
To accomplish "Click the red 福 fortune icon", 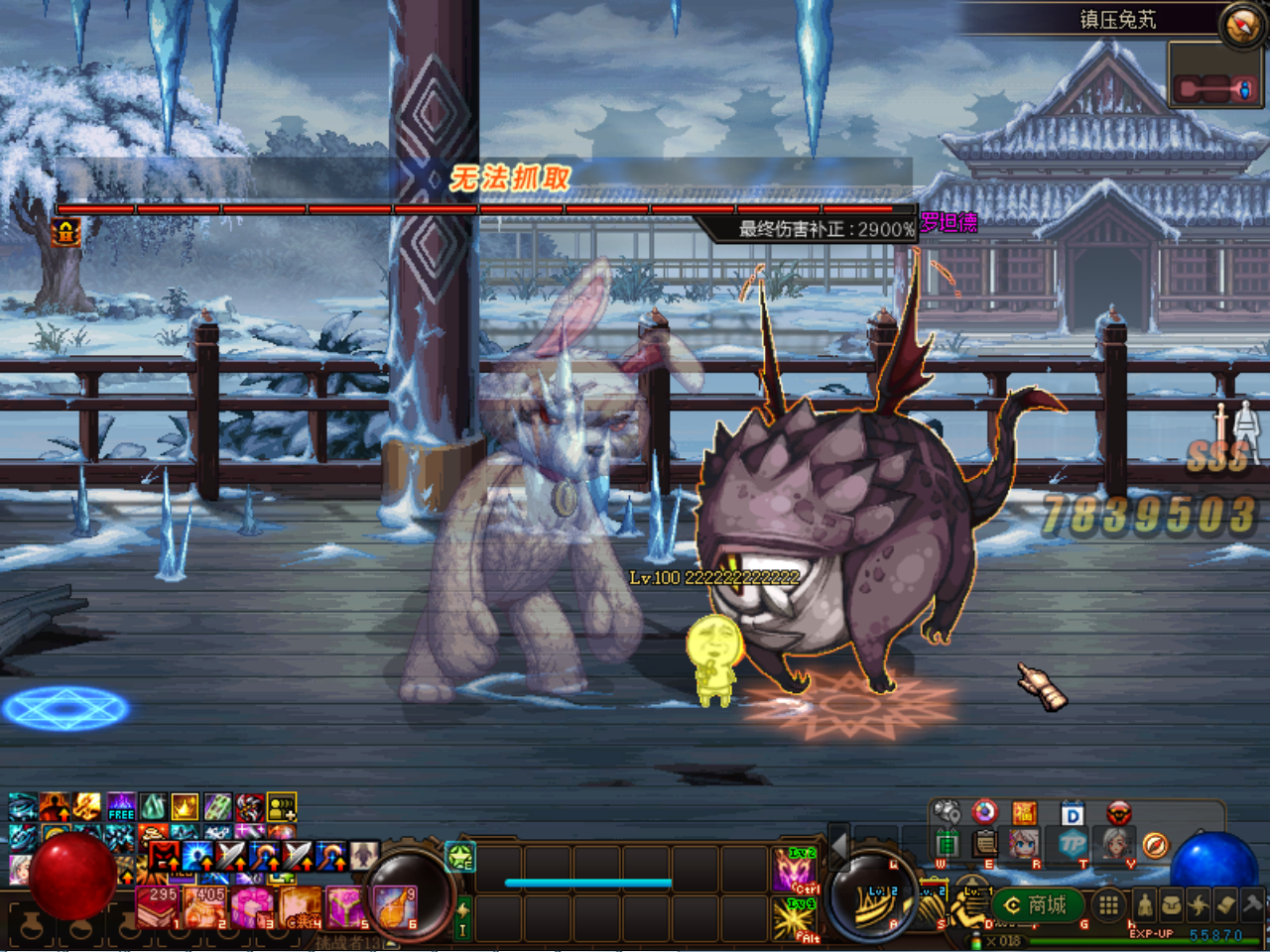I will [x=1024, y=814].
